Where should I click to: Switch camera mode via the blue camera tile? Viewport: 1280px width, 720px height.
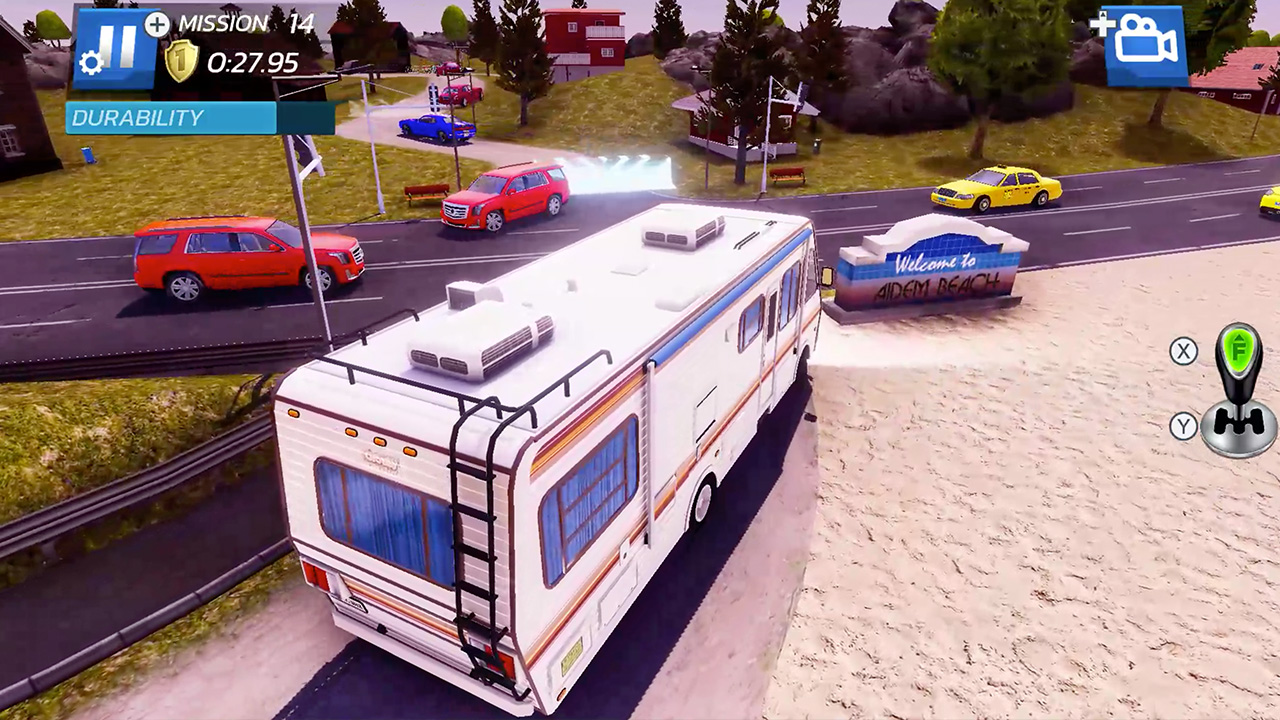[x=1147, y=44]
